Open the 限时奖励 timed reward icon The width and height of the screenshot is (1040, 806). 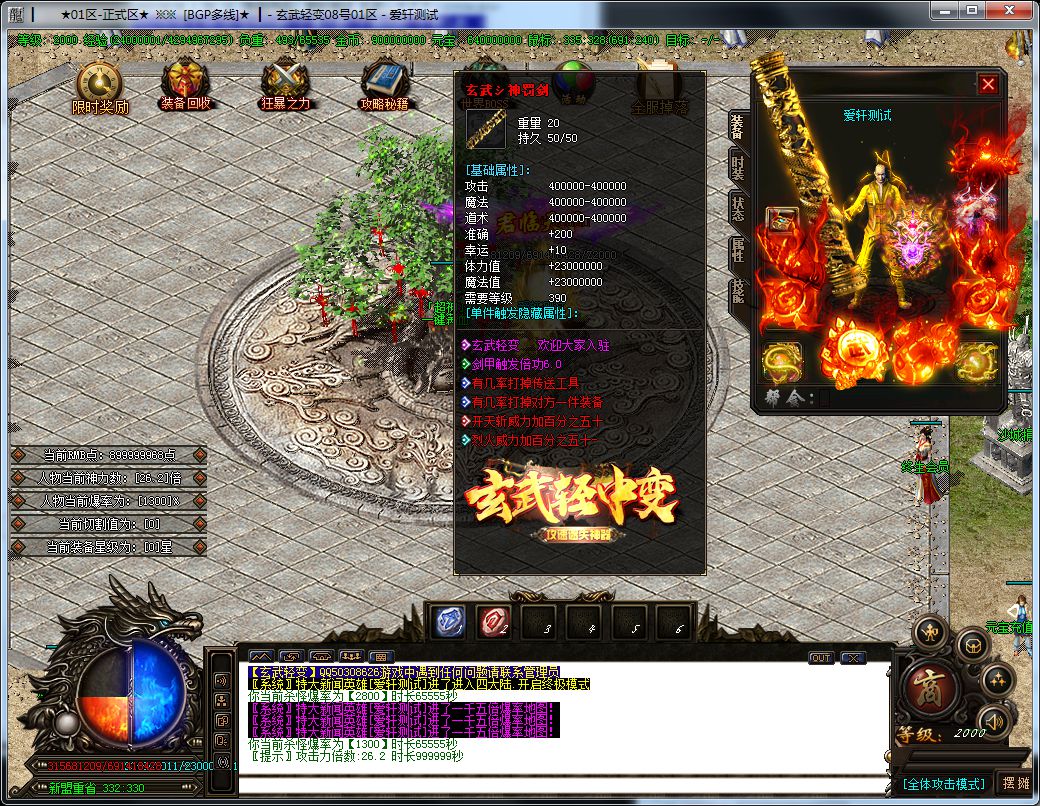coord(99,86)
